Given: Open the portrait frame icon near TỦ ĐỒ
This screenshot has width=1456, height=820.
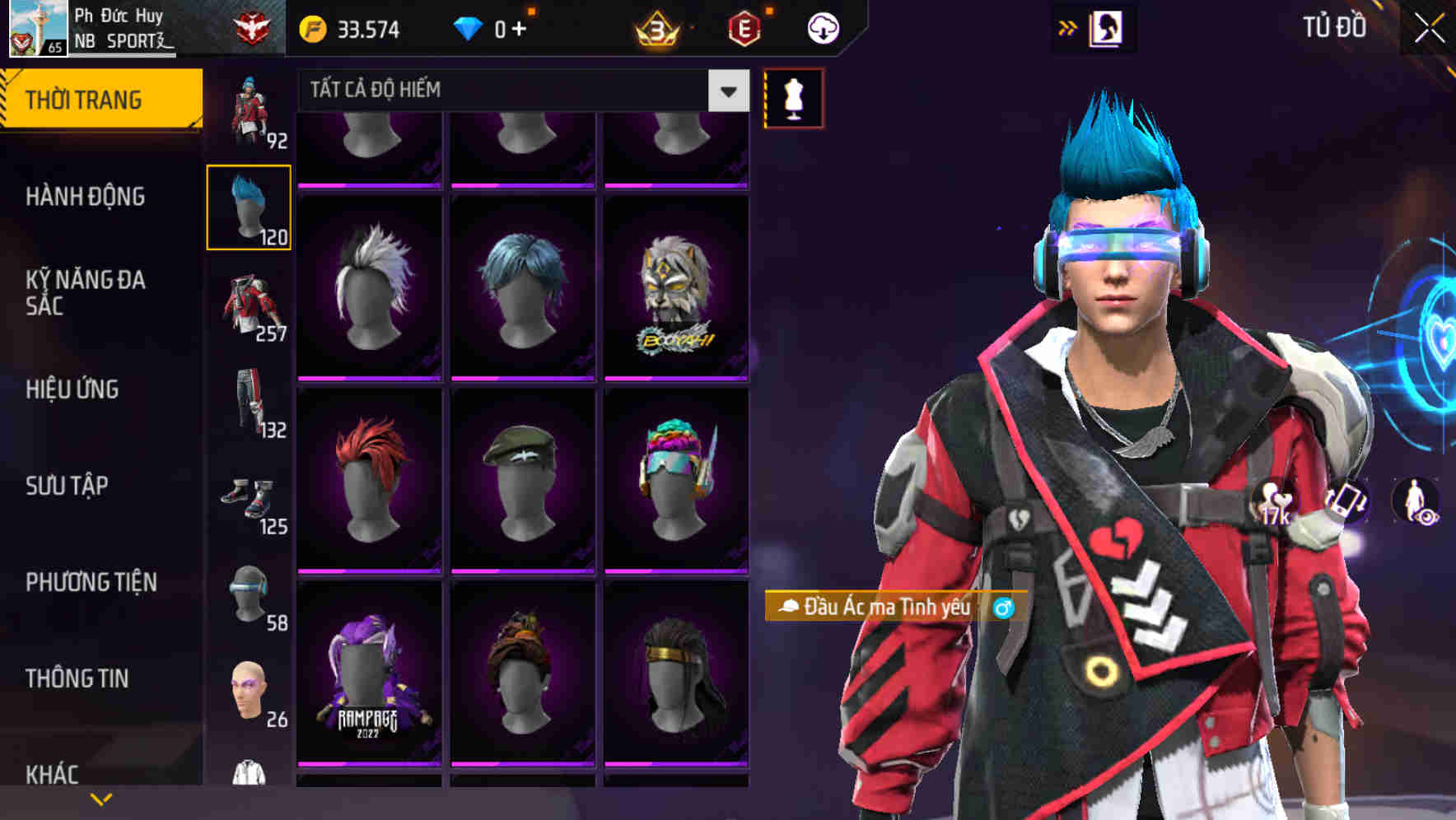Looking at the screenshot, I should (x=1107, y=26).
